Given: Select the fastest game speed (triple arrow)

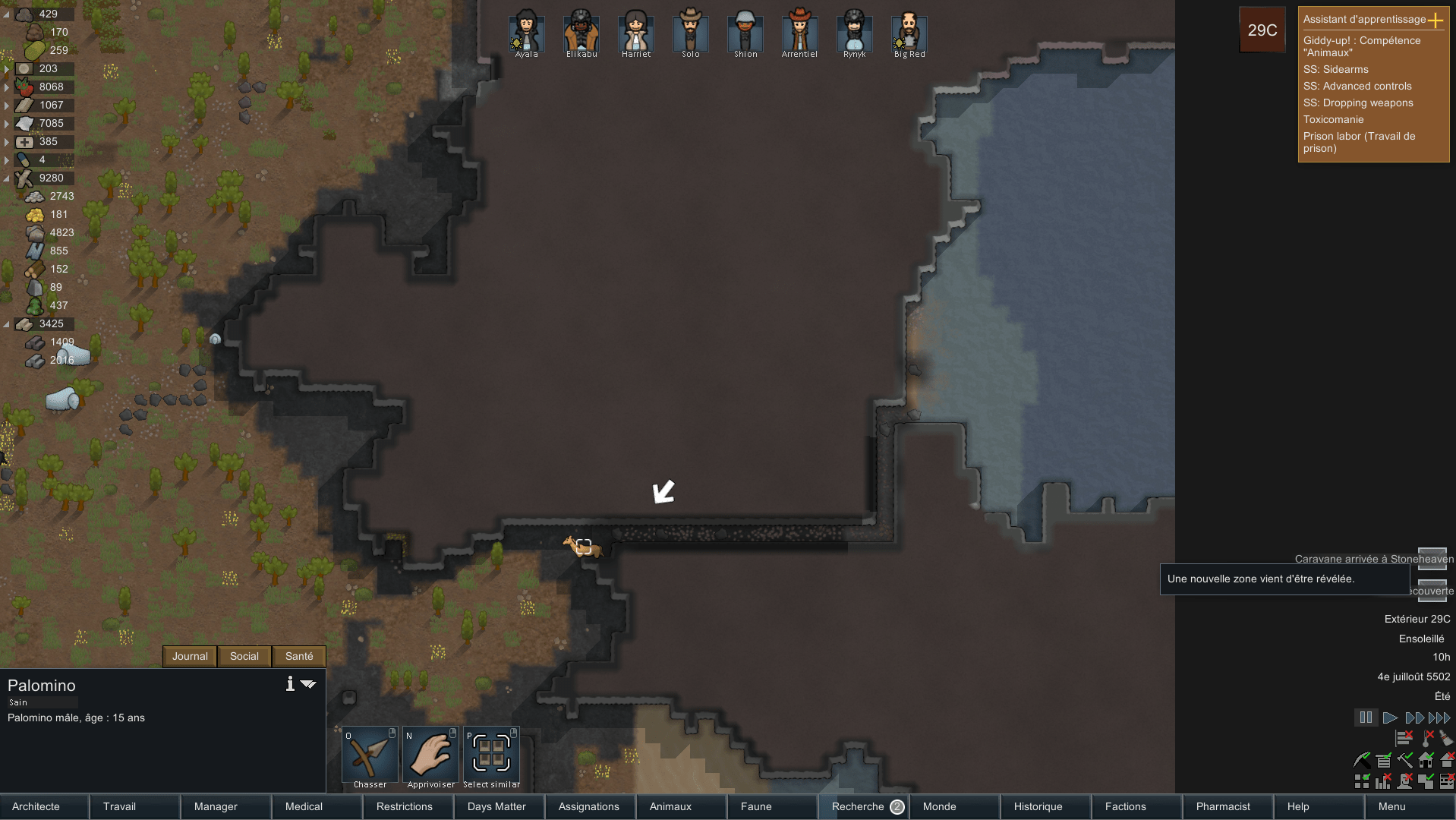Looking at the screenshot, I should 1440,717.
